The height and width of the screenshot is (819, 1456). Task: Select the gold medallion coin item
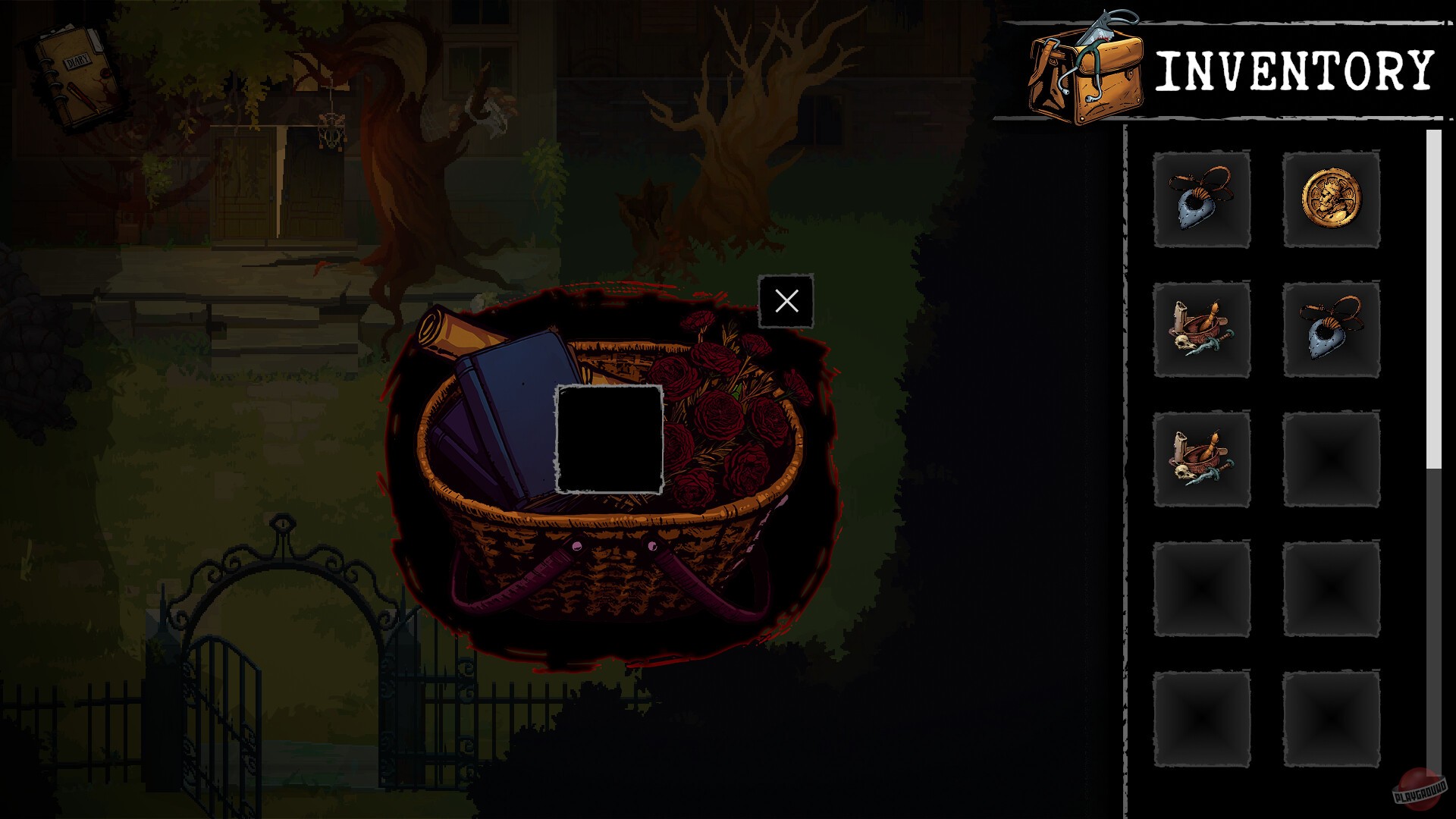(x=1332, y=199)
